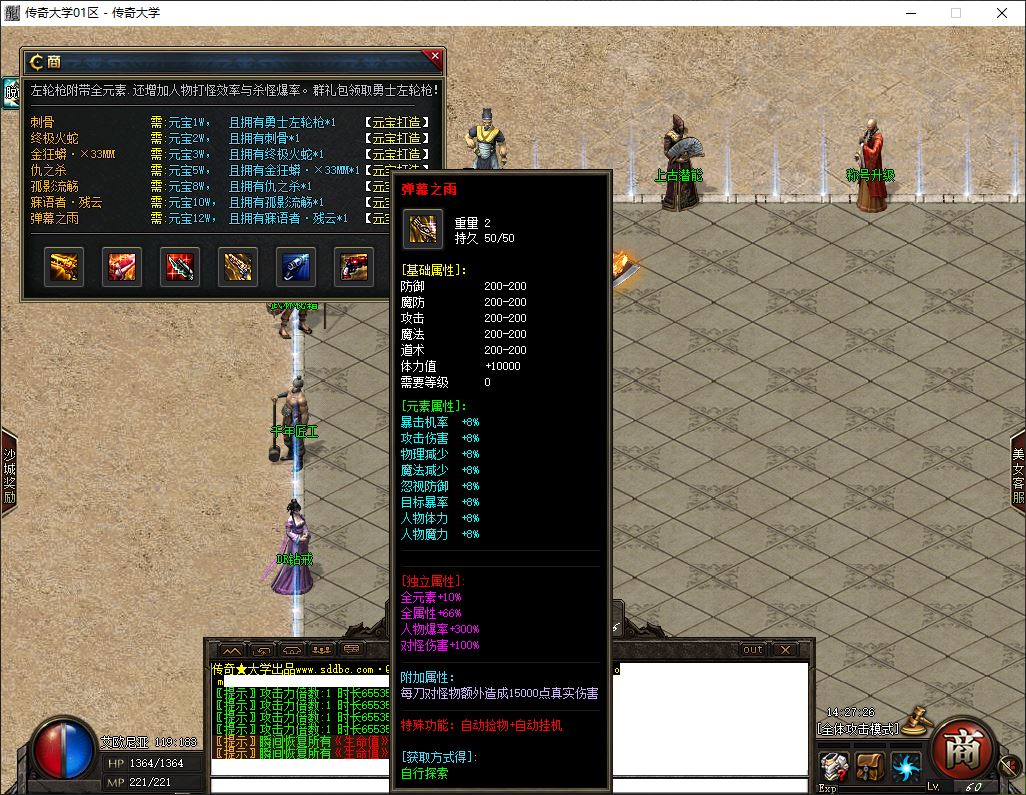Open the round 商 shop button

pyautogui.click(x=962, y=749)
